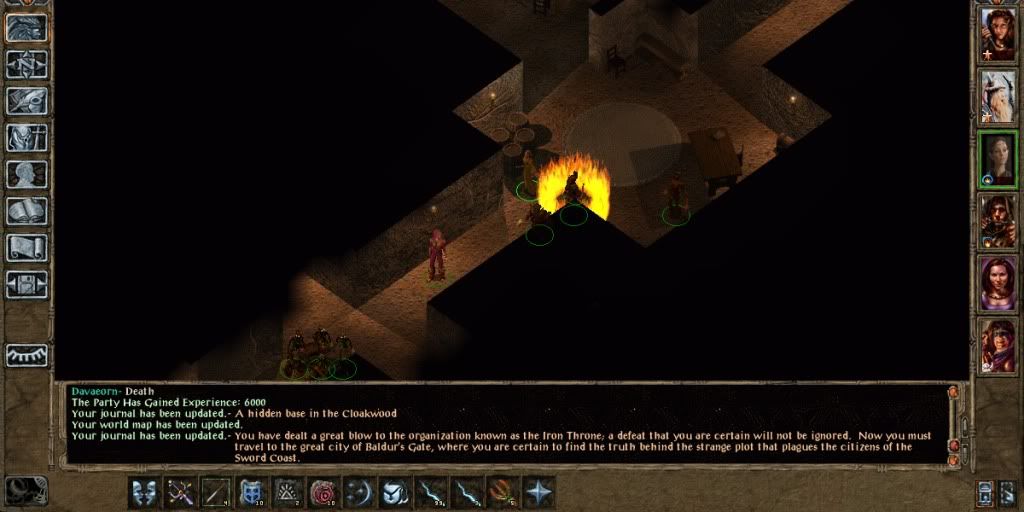Open the options menu from the sidebar

[27, 284]
